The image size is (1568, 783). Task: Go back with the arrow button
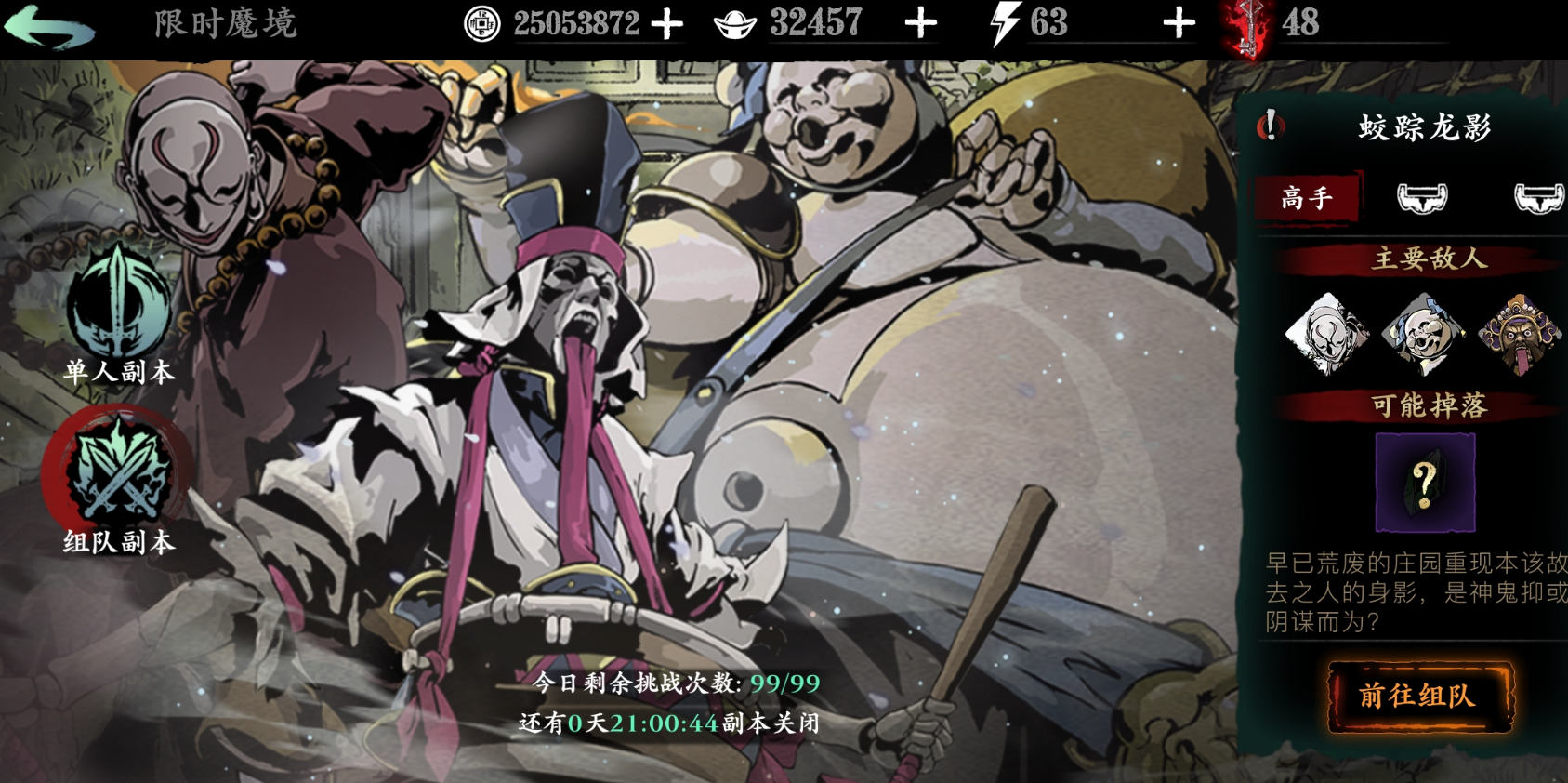pyautogui.click(x=48, y=25)
